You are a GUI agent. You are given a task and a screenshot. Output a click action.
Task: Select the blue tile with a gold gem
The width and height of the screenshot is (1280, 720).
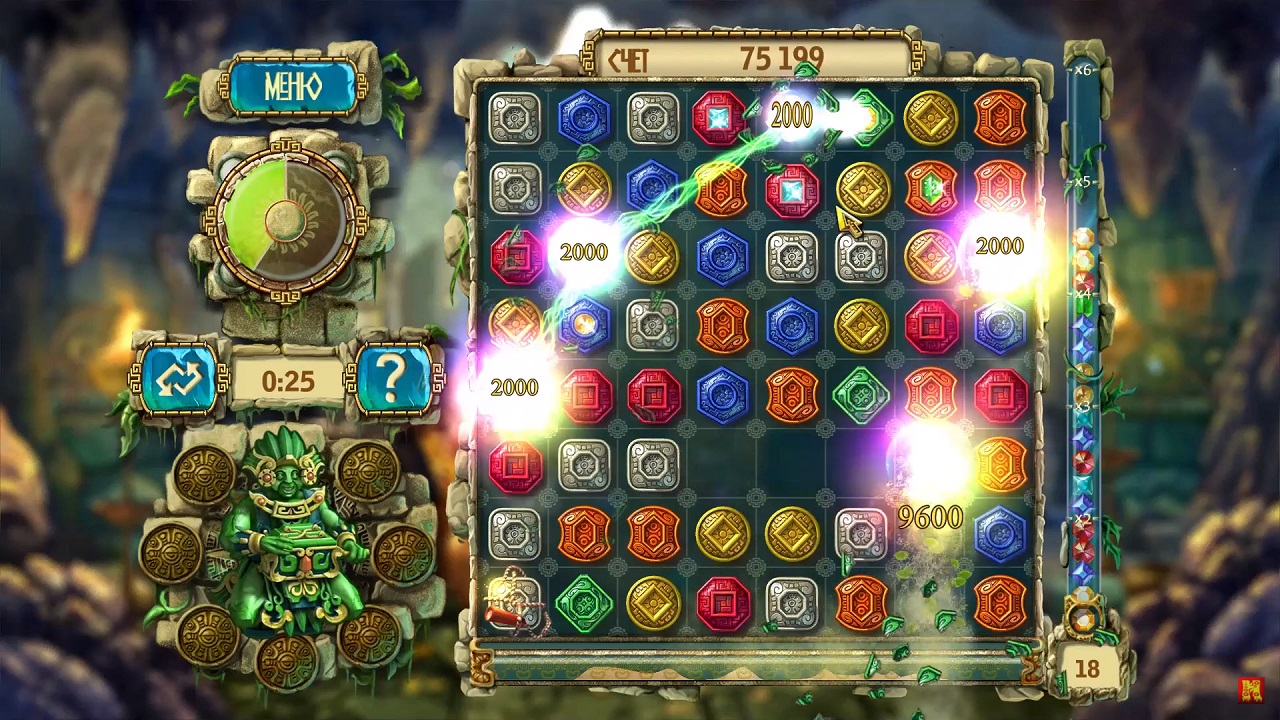[584, 325]
